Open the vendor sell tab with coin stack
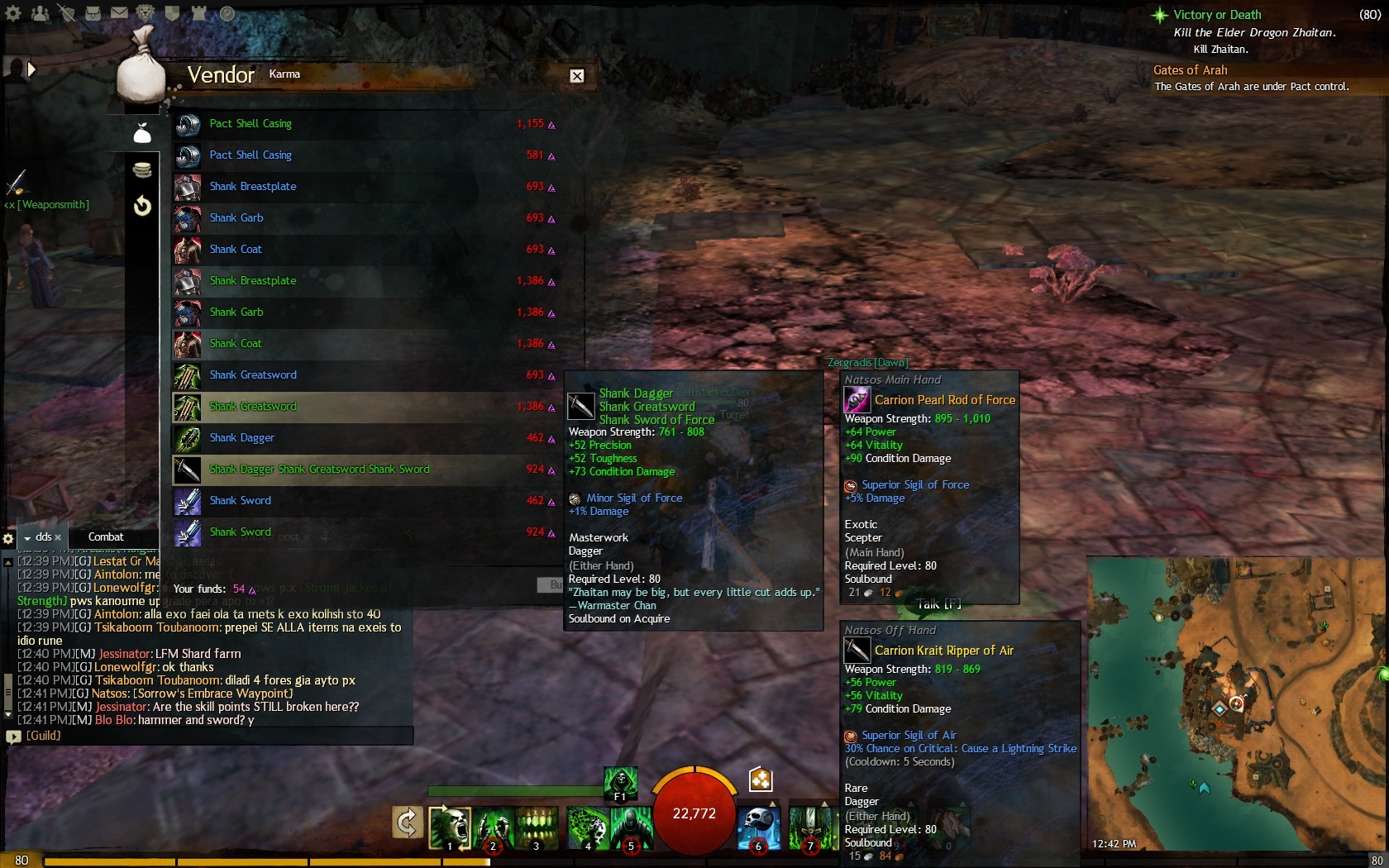The width and height of the screenshot is (1389, 868). click(142, 170)
